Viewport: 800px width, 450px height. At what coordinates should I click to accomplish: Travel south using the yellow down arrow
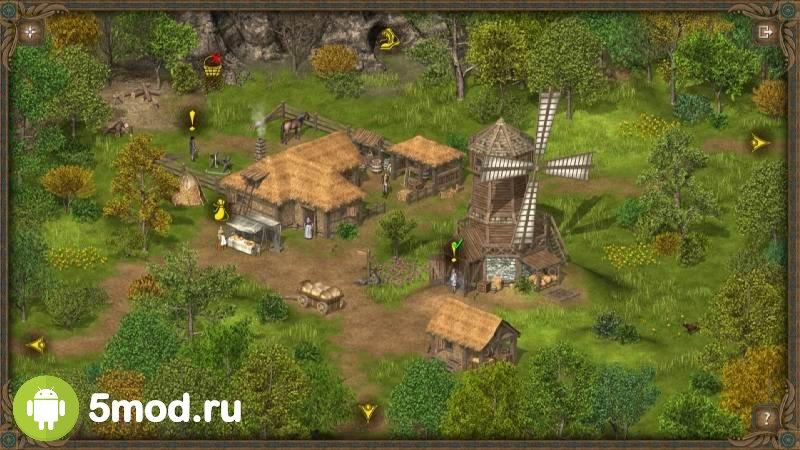coord(368,411)
